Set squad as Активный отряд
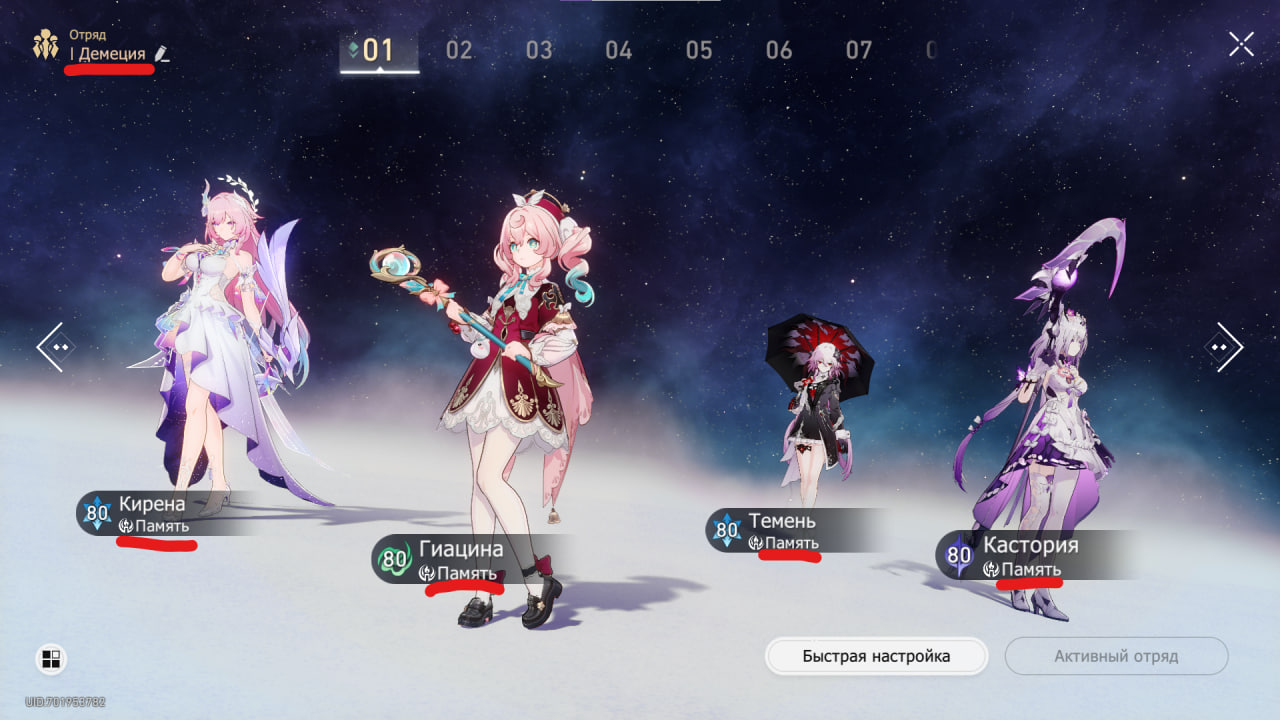 point(1116,657)
